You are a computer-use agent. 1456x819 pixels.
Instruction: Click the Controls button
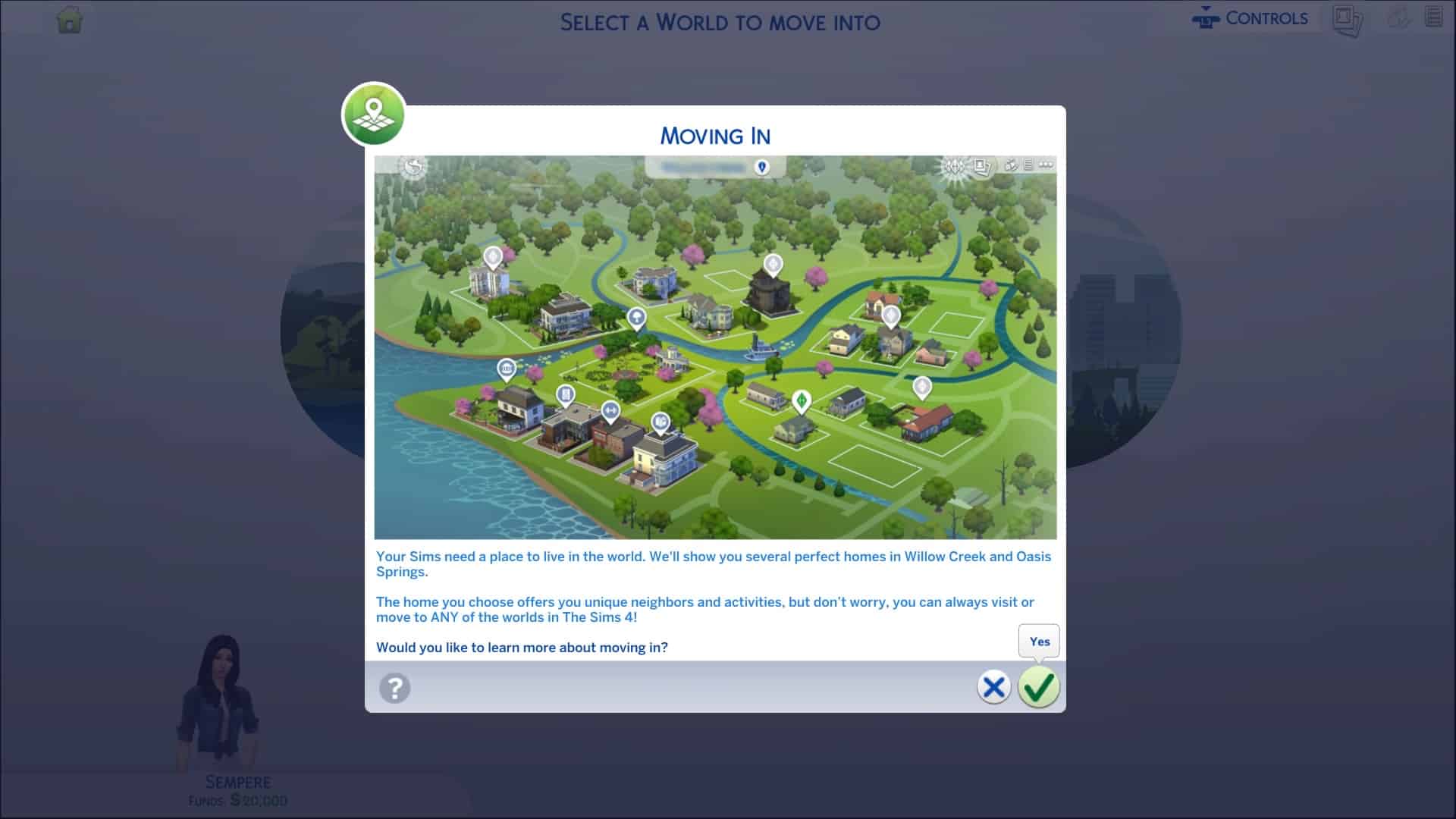tap(1250, 19)
